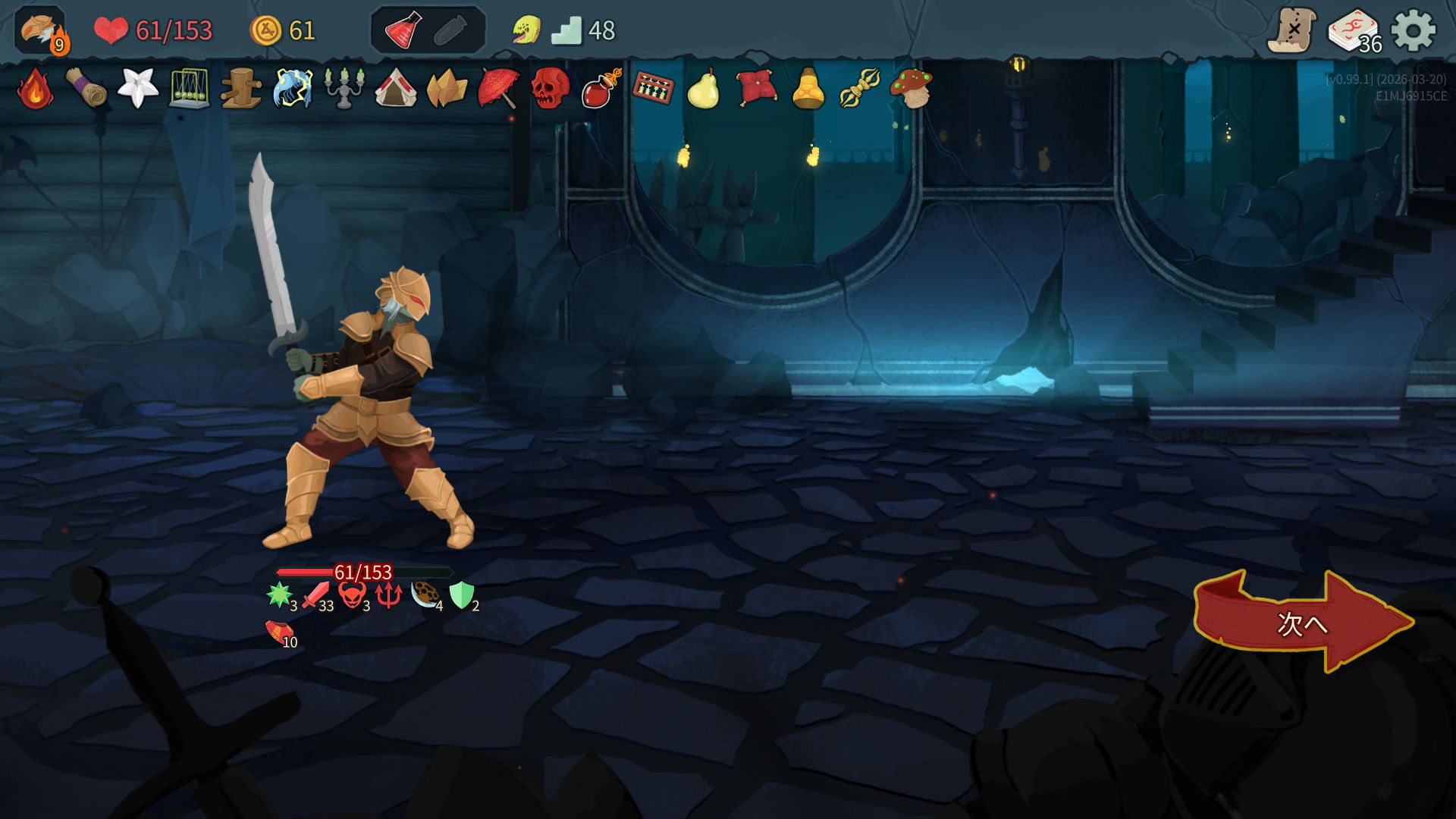Open the settings gear menu
The height and width of the screenshot is (819, 1456).
1414,31
